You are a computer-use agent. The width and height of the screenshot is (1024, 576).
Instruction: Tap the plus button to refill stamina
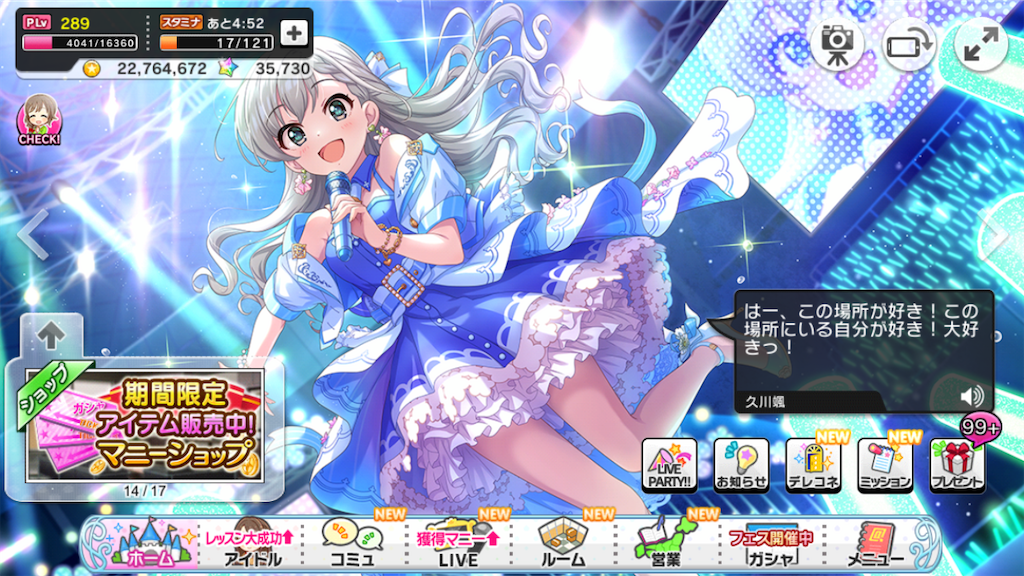(294, 33)
